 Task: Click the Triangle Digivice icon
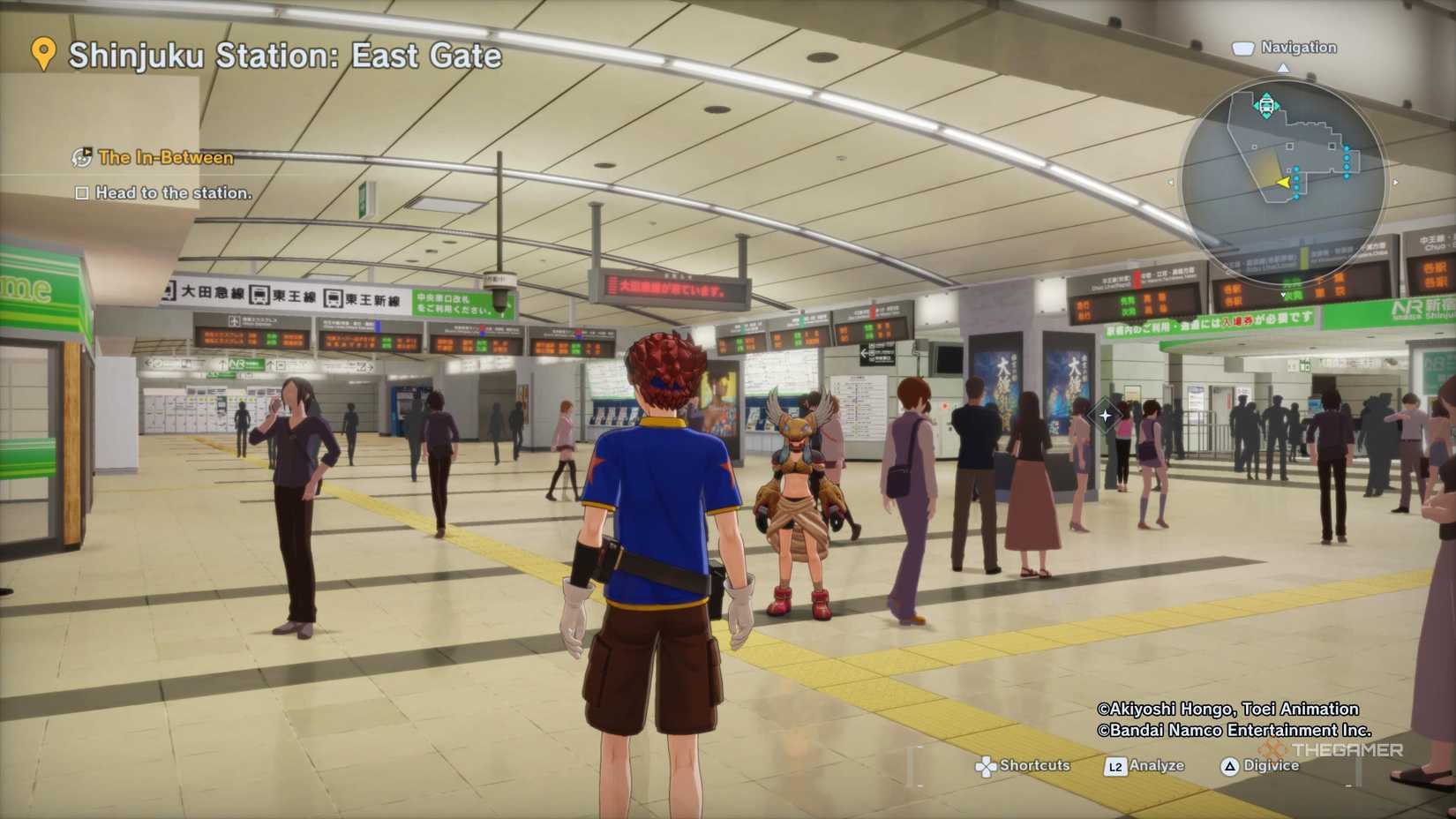pyautogui.click(x=1229, y=765)
